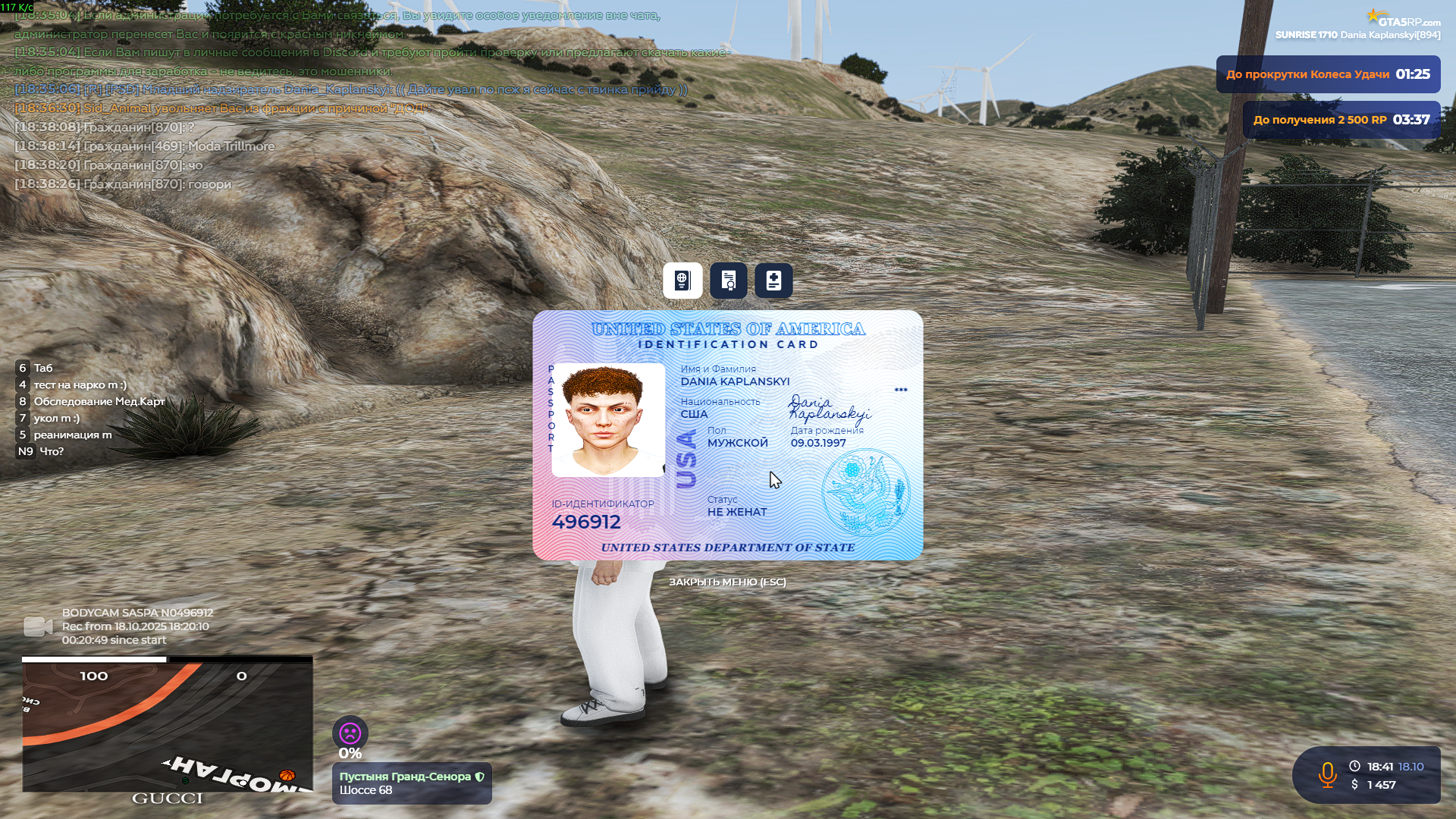Switch to the certificate document tab
Viewport: 1456px width, 819px height.
point(728,281)
